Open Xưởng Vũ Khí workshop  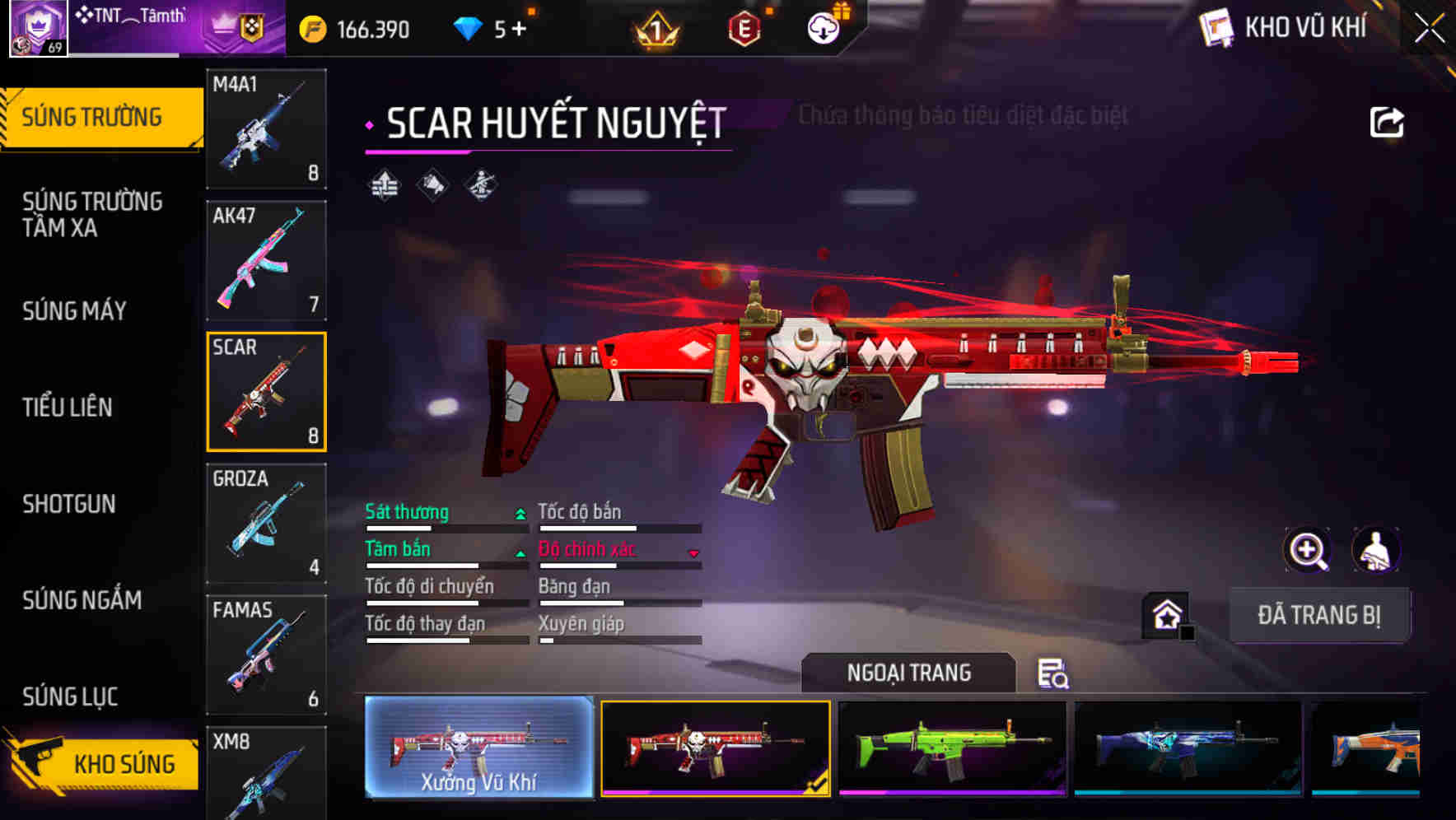click(478, 749)
